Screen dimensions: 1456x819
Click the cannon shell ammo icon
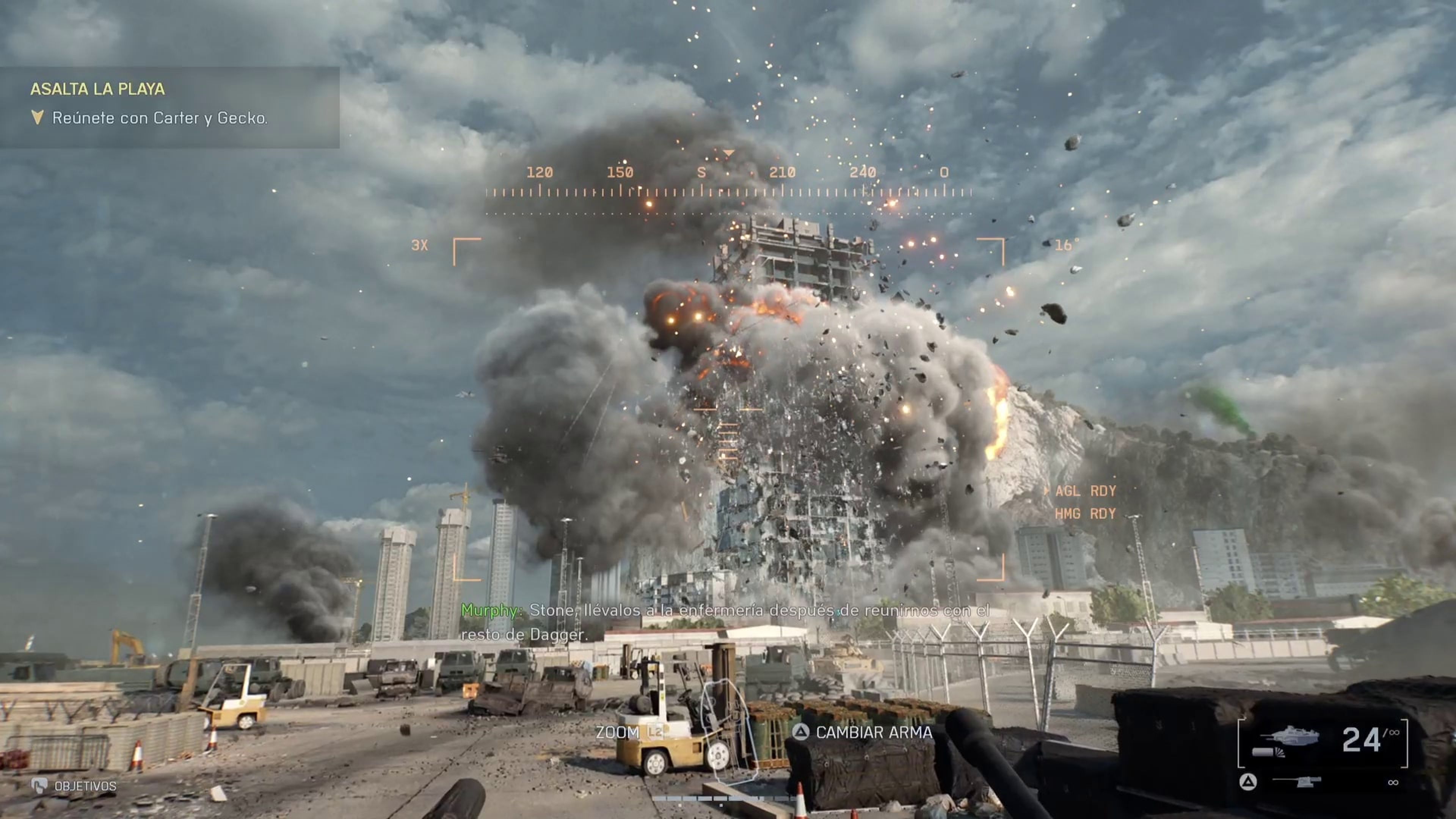1267,753
